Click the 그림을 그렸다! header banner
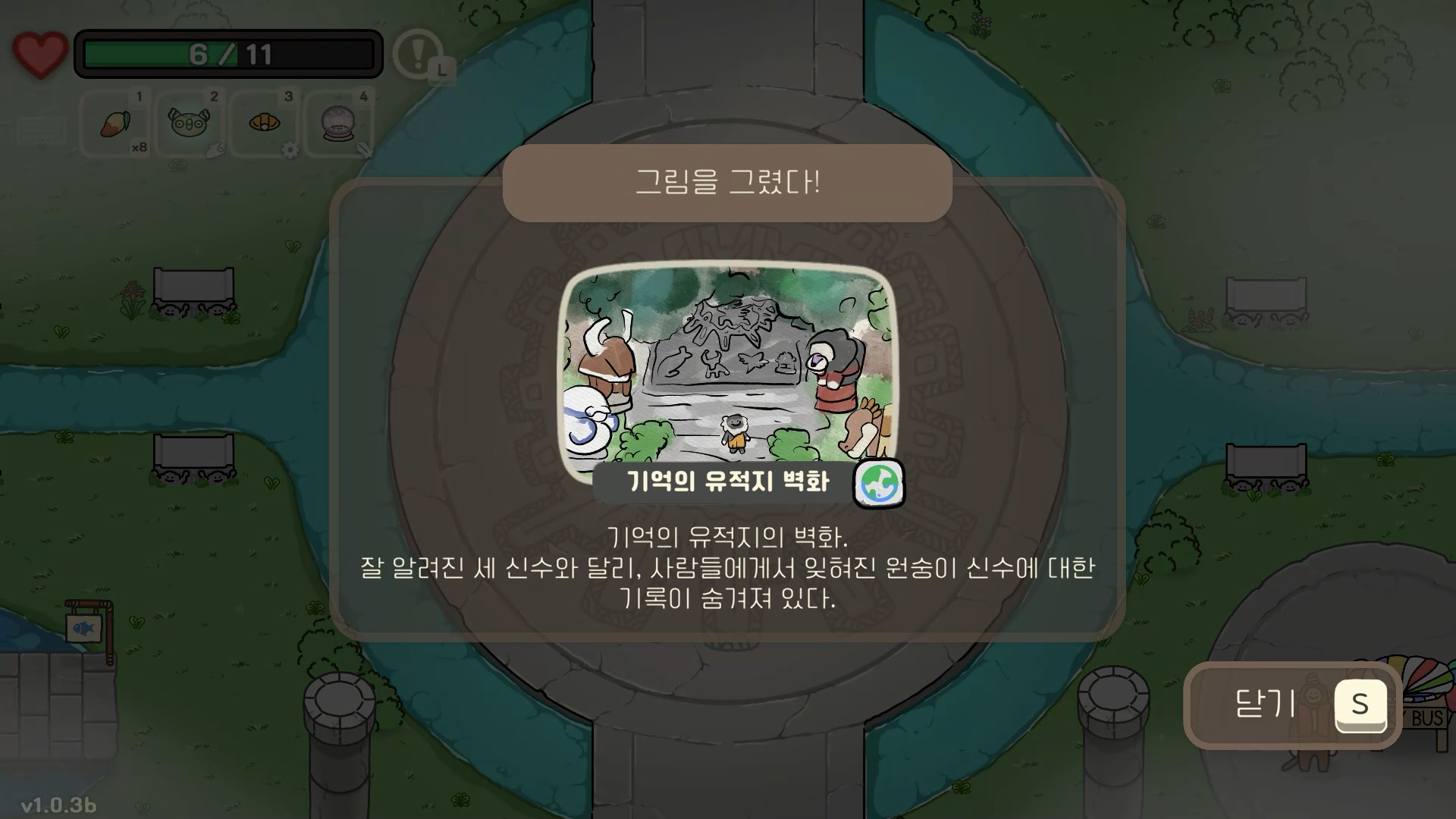Viewport: 1456px width, 819px height. (x=728, y=182)
